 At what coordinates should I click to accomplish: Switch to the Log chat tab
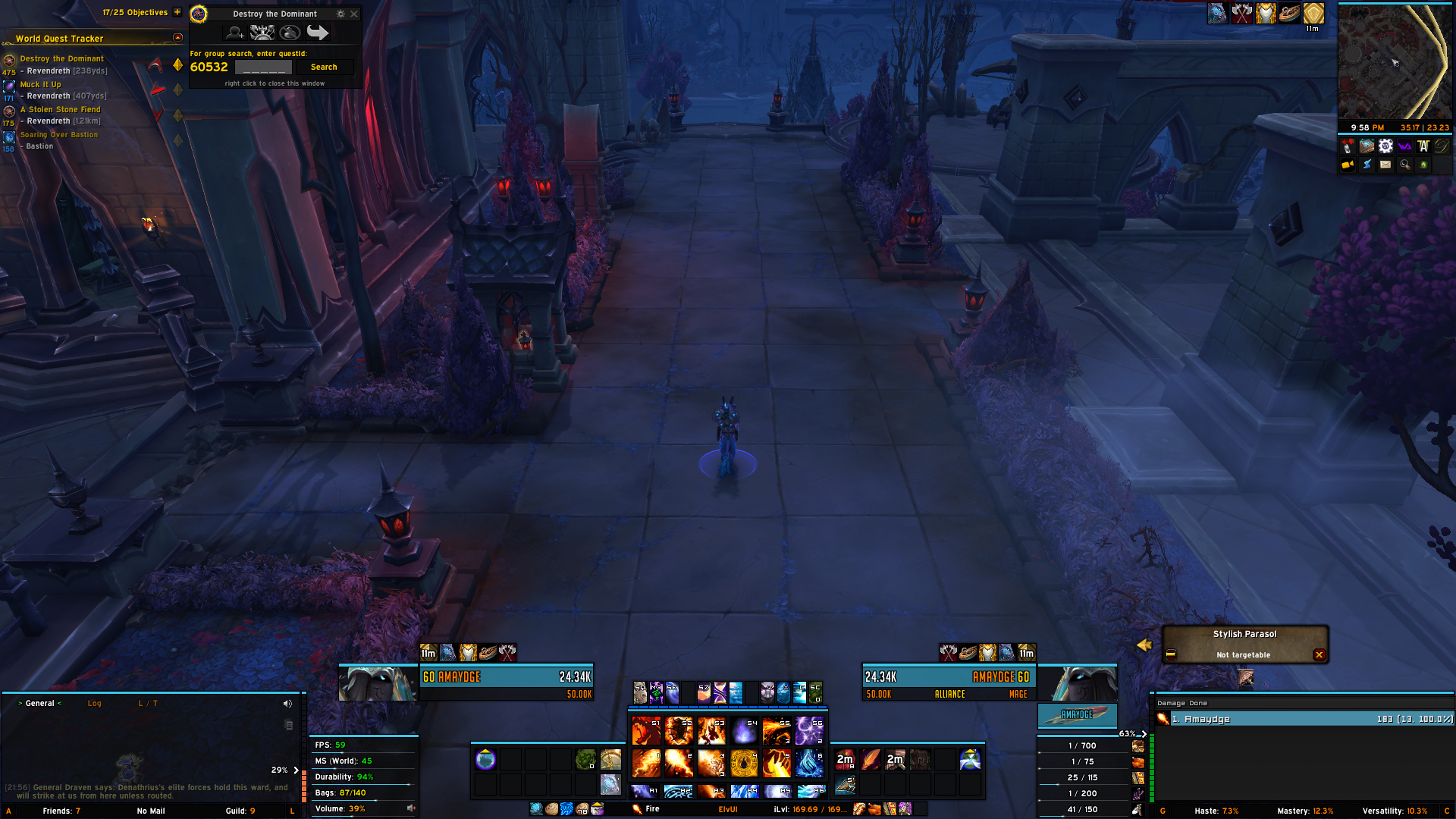pos(94,704)
